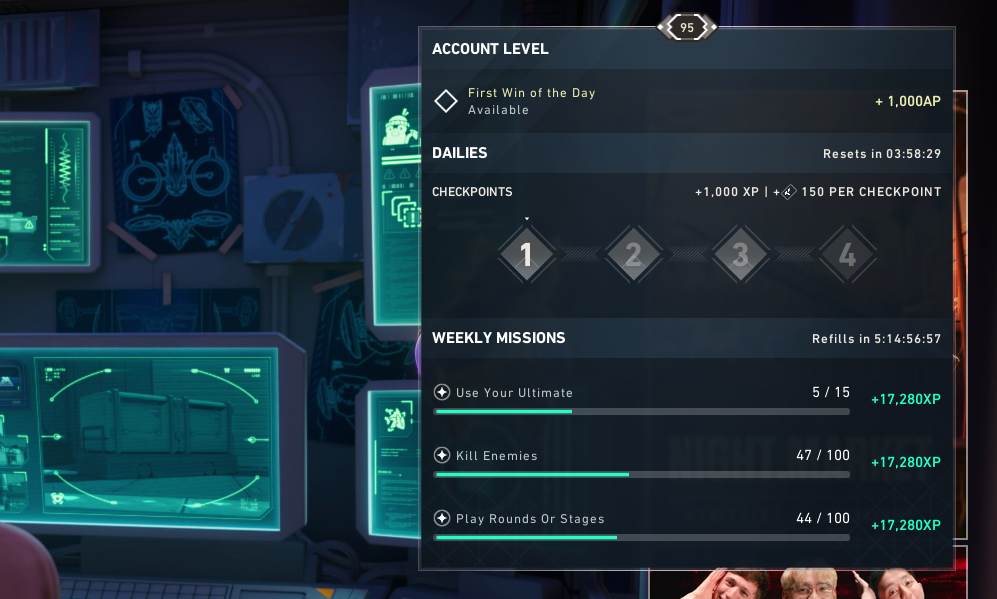Image resolution: width=997 pixels, height=599 pixels.
Task: Select daily checkpoint 4 diamond
Action: pos(847,256)
